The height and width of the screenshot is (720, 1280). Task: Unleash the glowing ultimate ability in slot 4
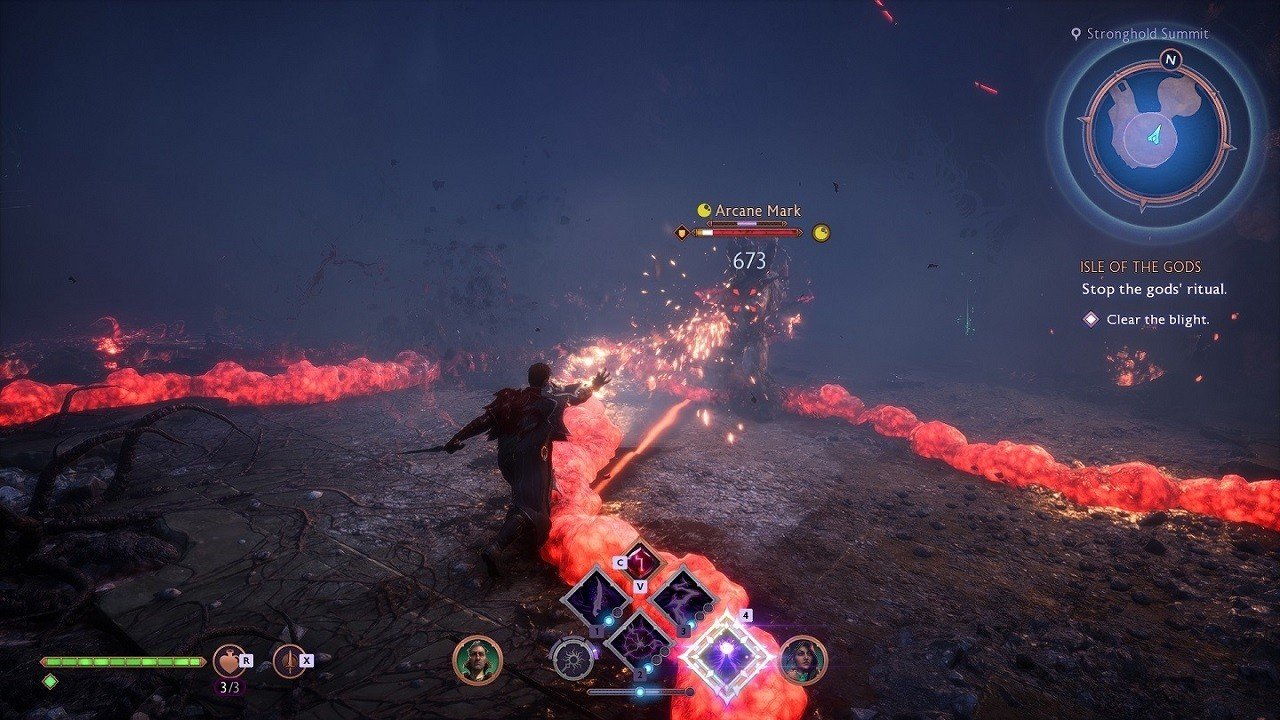[x=727, y=655]
